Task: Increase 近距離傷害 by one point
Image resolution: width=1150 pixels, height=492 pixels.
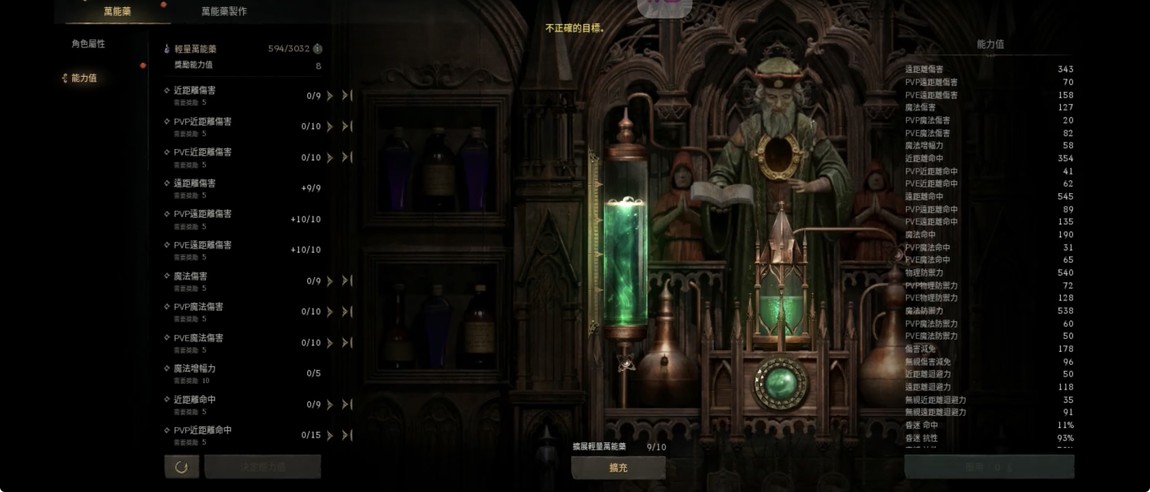Action: (330, 96)
